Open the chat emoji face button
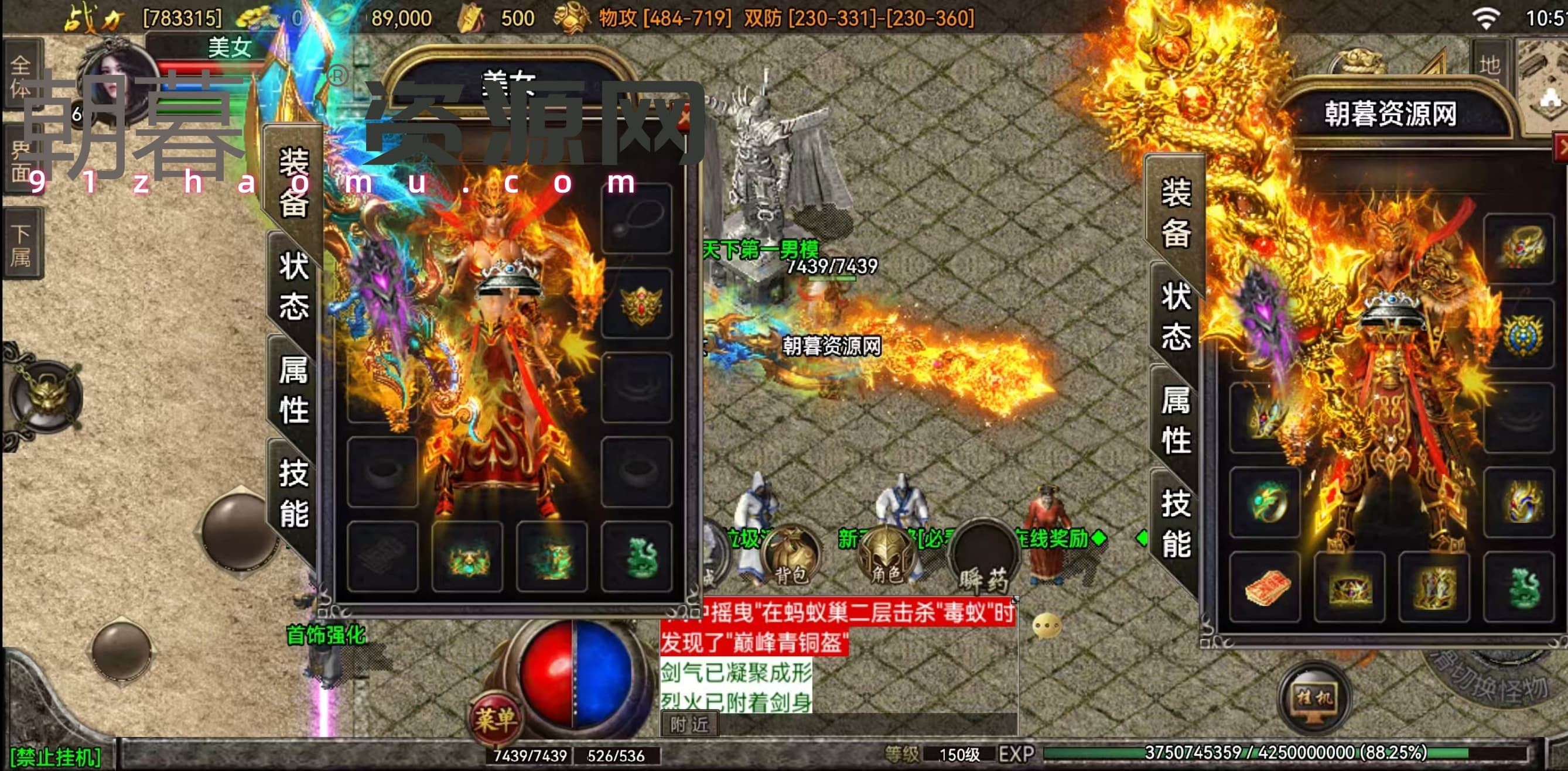Image resolution: width=1568 pixels, height=771 pixels. click(1047, 626)
